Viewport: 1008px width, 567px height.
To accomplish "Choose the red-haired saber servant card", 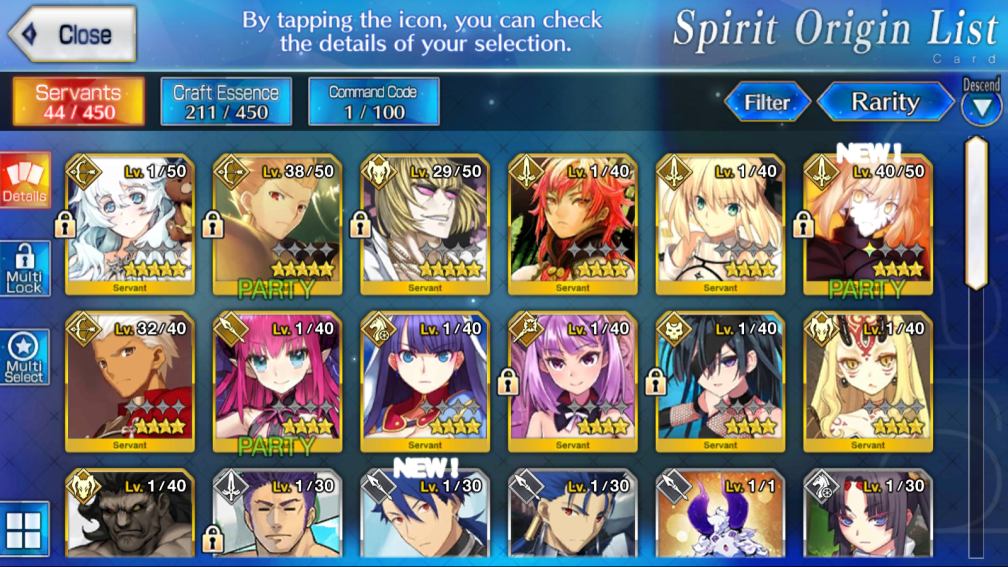I will coord(573,225).
